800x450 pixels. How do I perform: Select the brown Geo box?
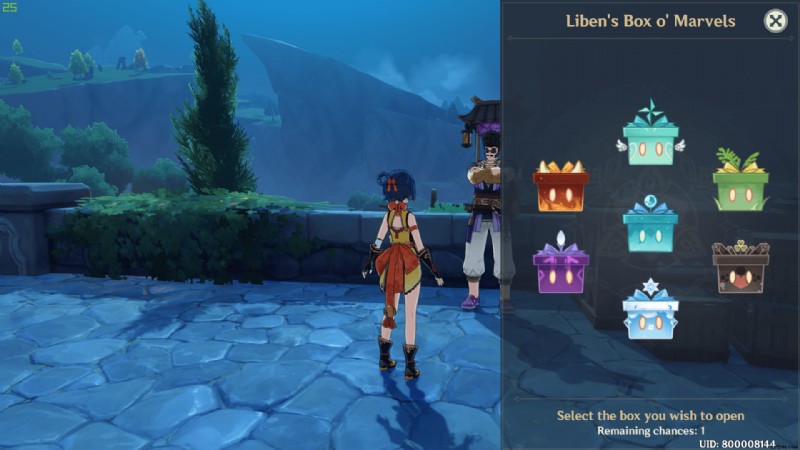coord(740,268)
